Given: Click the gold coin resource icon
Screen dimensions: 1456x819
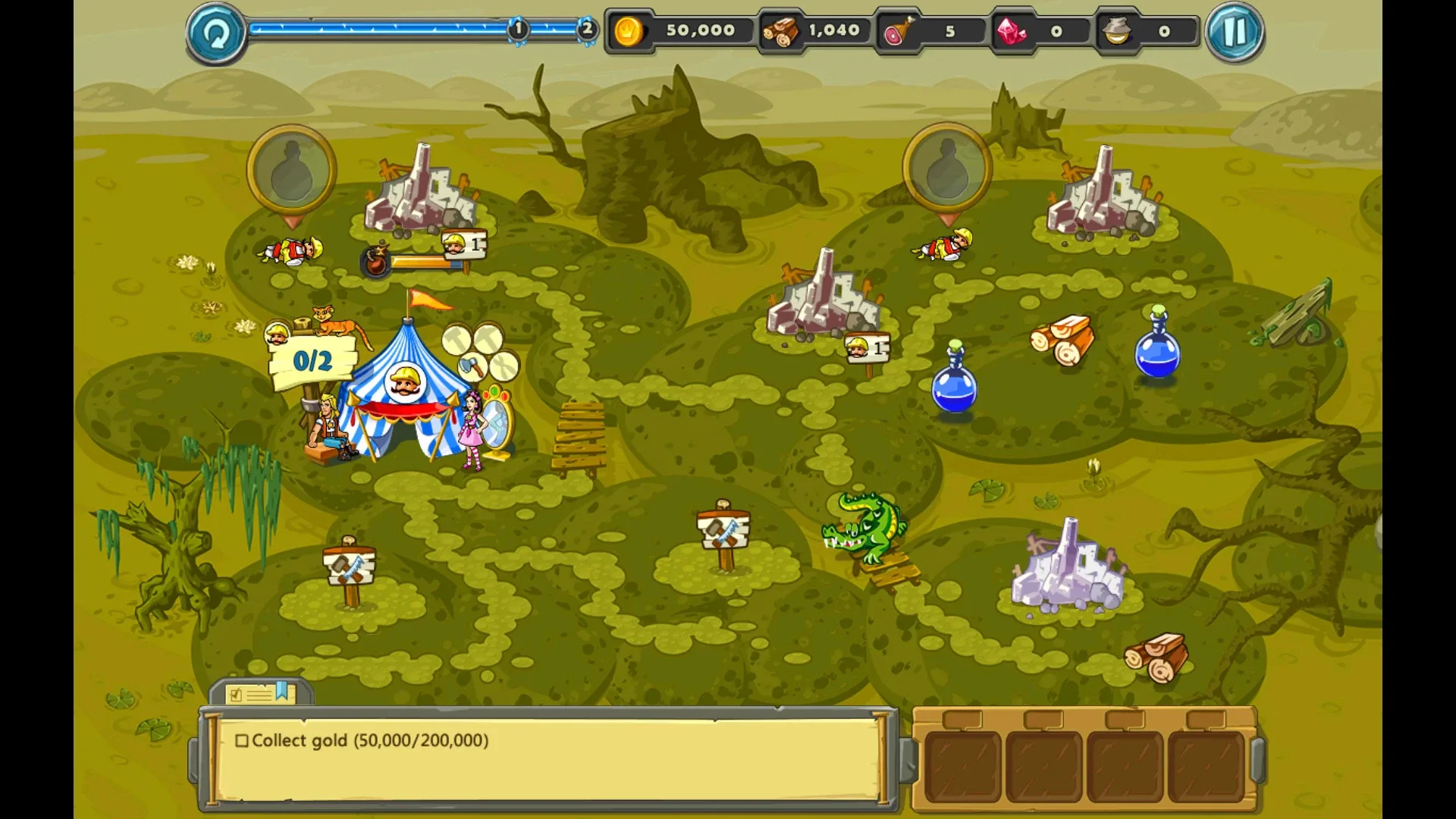Looking at the screenshot, I should tap(629, 30).
